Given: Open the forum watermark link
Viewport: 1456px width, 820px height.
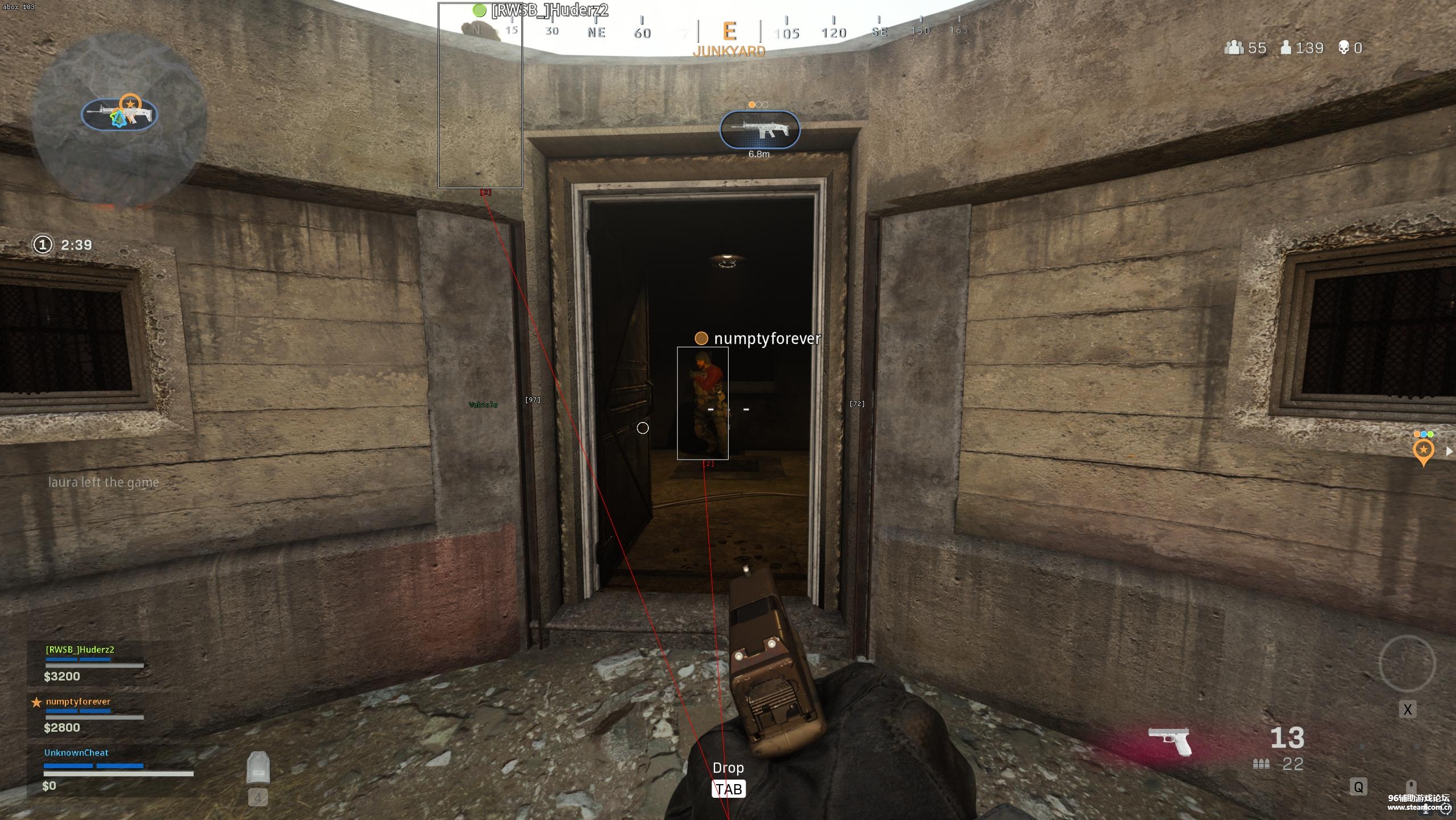Looking at the screenshot, I should tap(1418, 802).
